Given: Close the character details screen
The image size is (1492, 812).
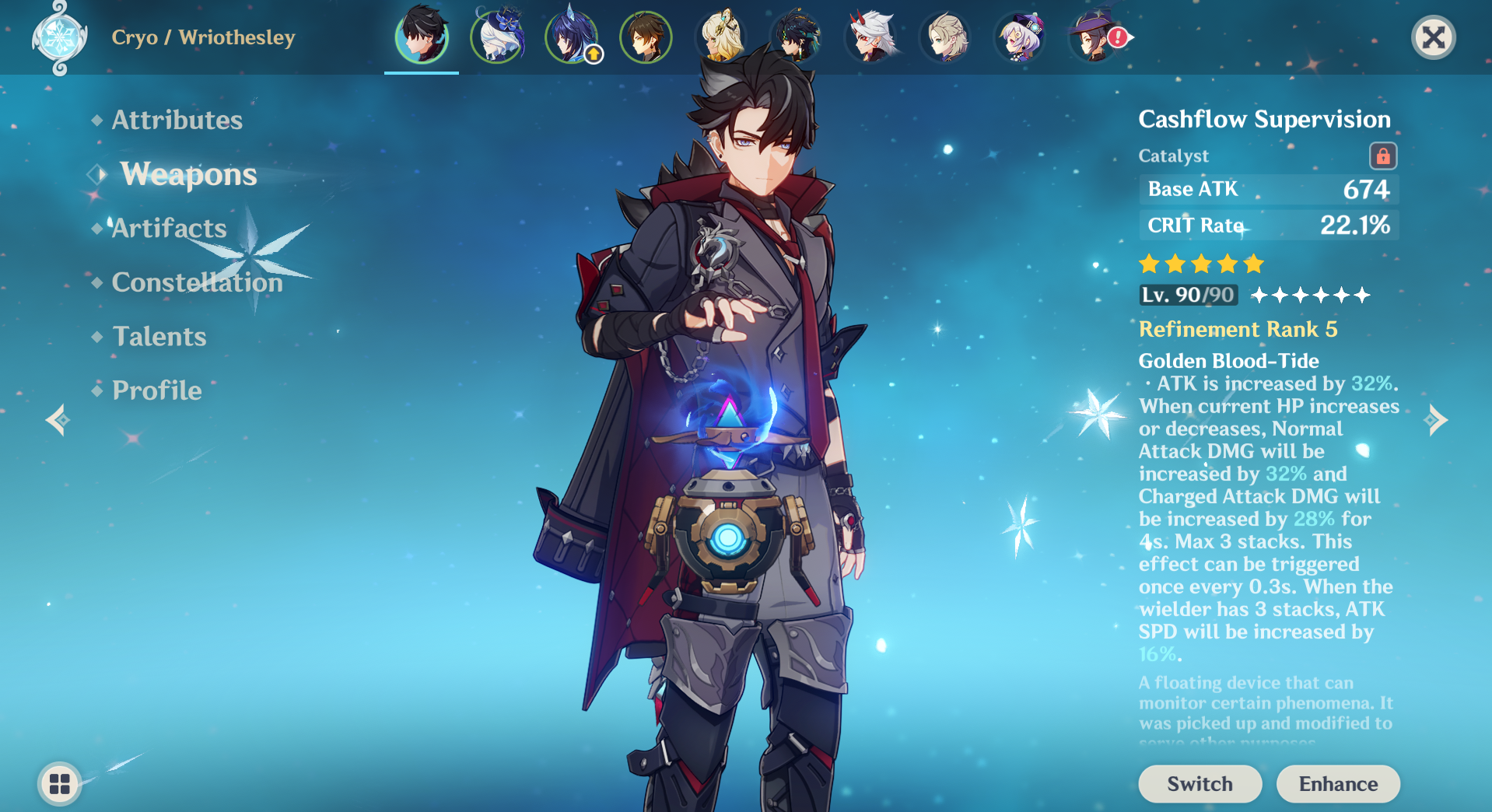Looking at the screenshot, I should click(1434, 37).
